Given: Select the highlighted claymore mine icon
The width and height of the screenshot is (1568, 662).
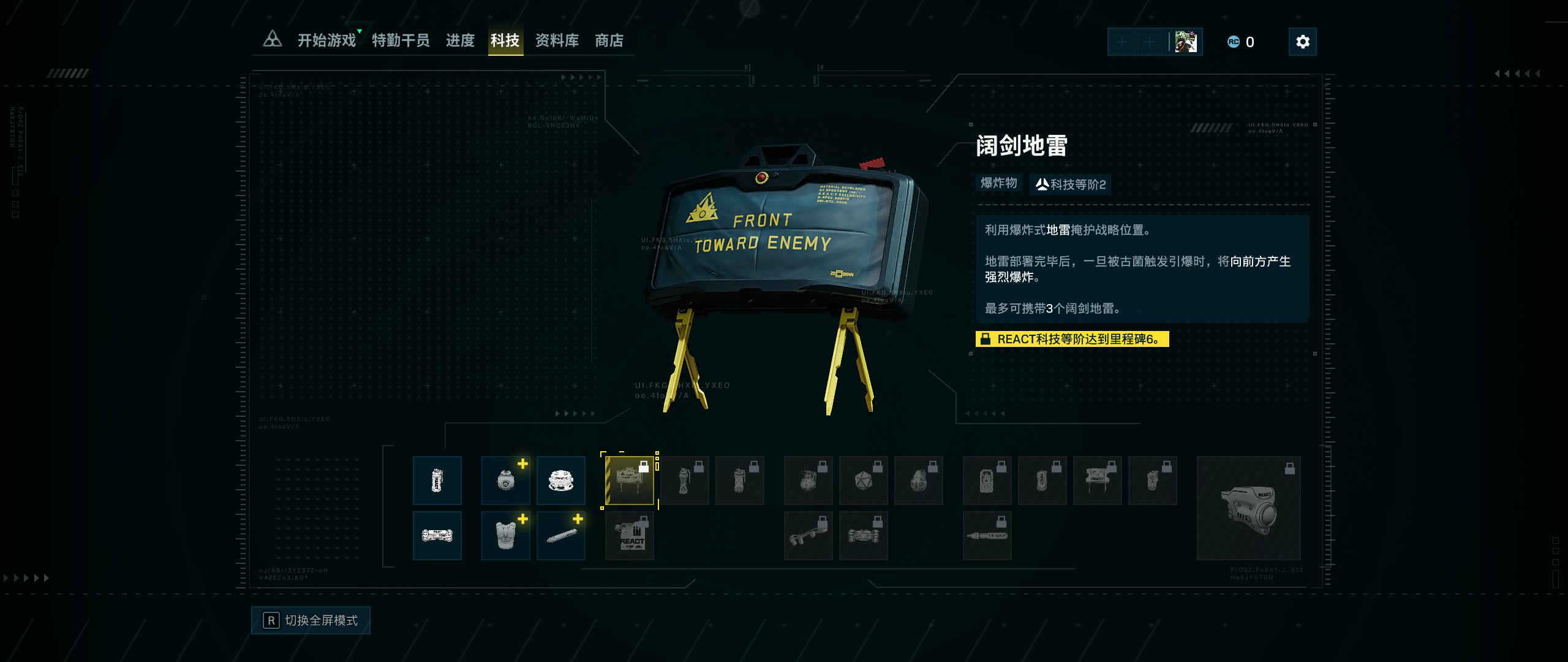Looking at the screenshot, I should (629, 481).
